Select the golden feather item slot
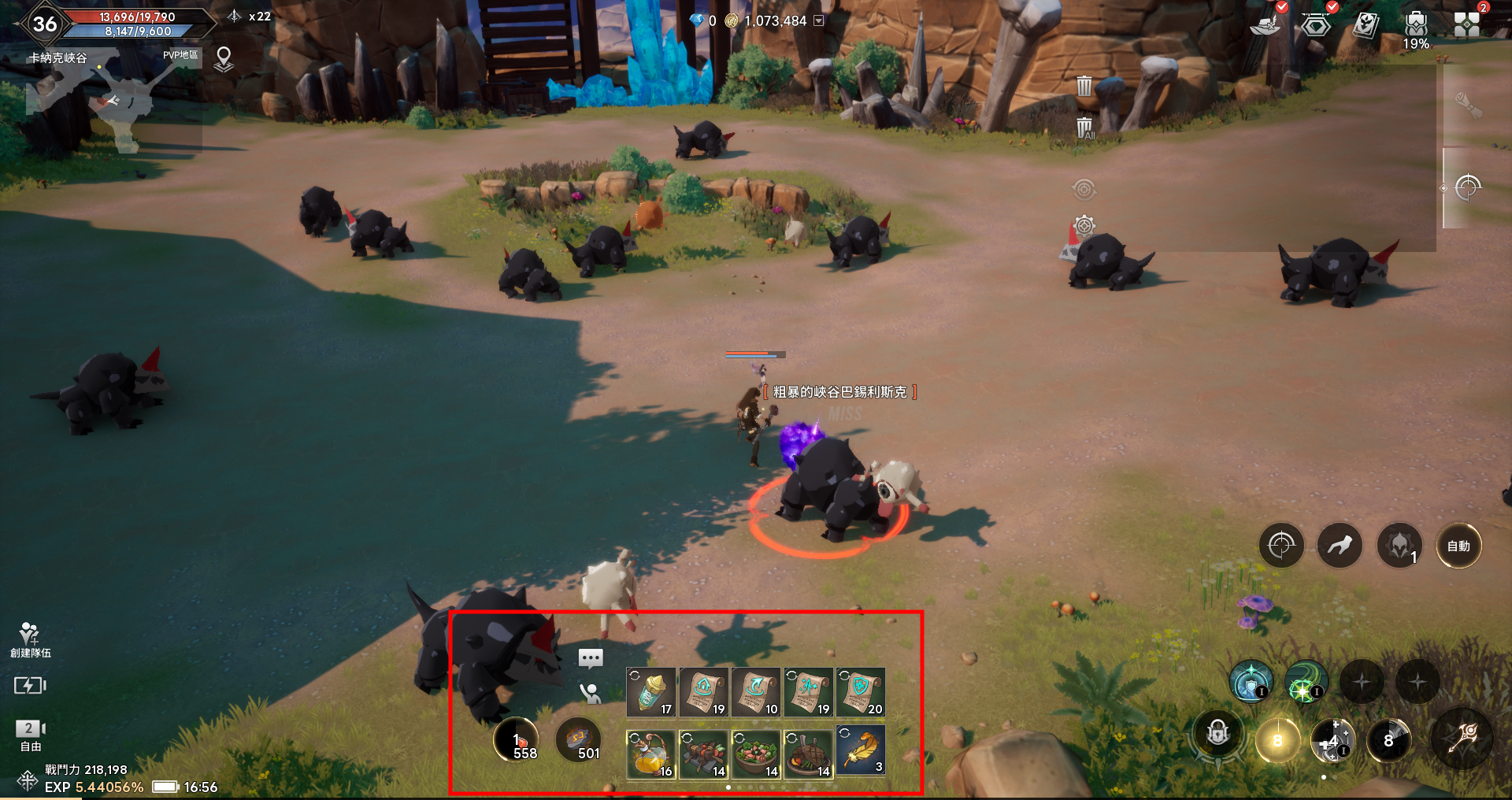 (860, 751)
